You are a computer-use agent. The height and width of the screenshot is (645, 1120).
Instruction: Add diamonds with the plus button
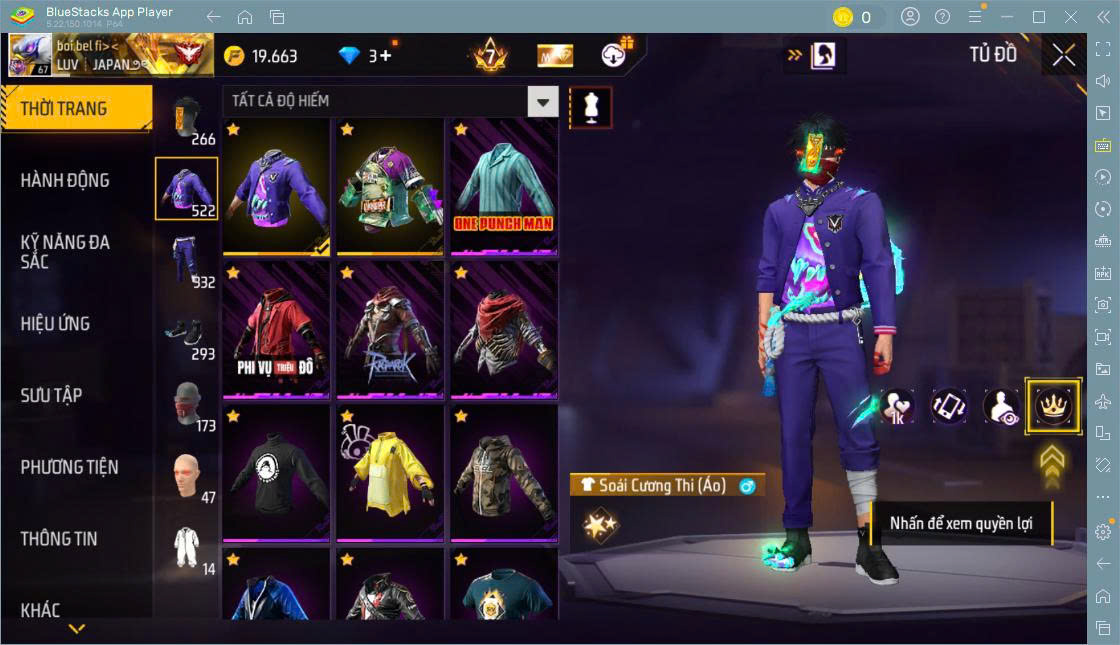click(385, 56)
